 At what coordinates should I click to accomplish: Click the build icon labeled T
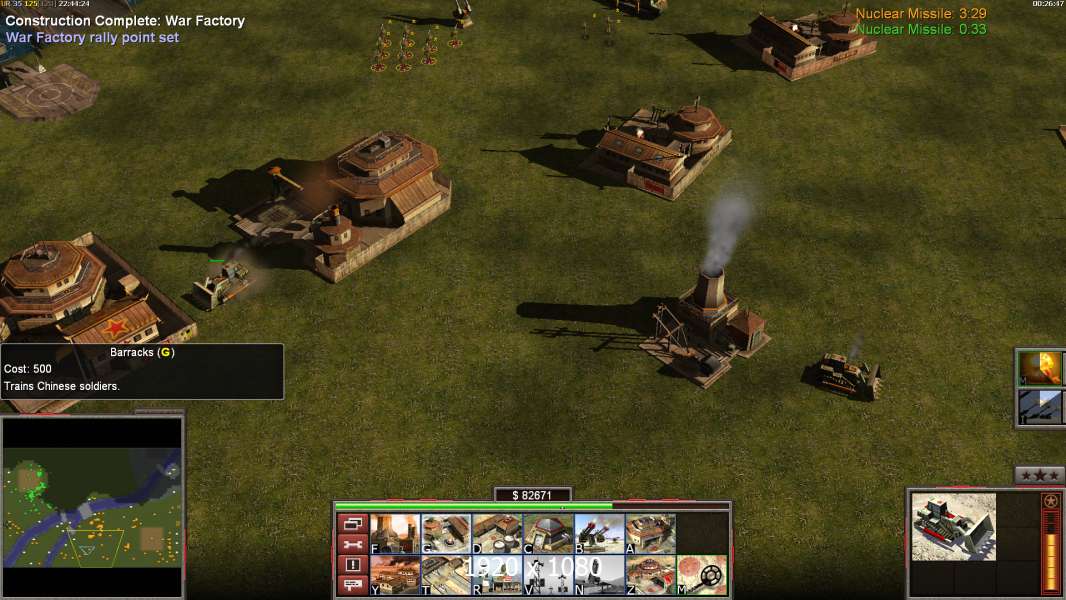[446, 575]
